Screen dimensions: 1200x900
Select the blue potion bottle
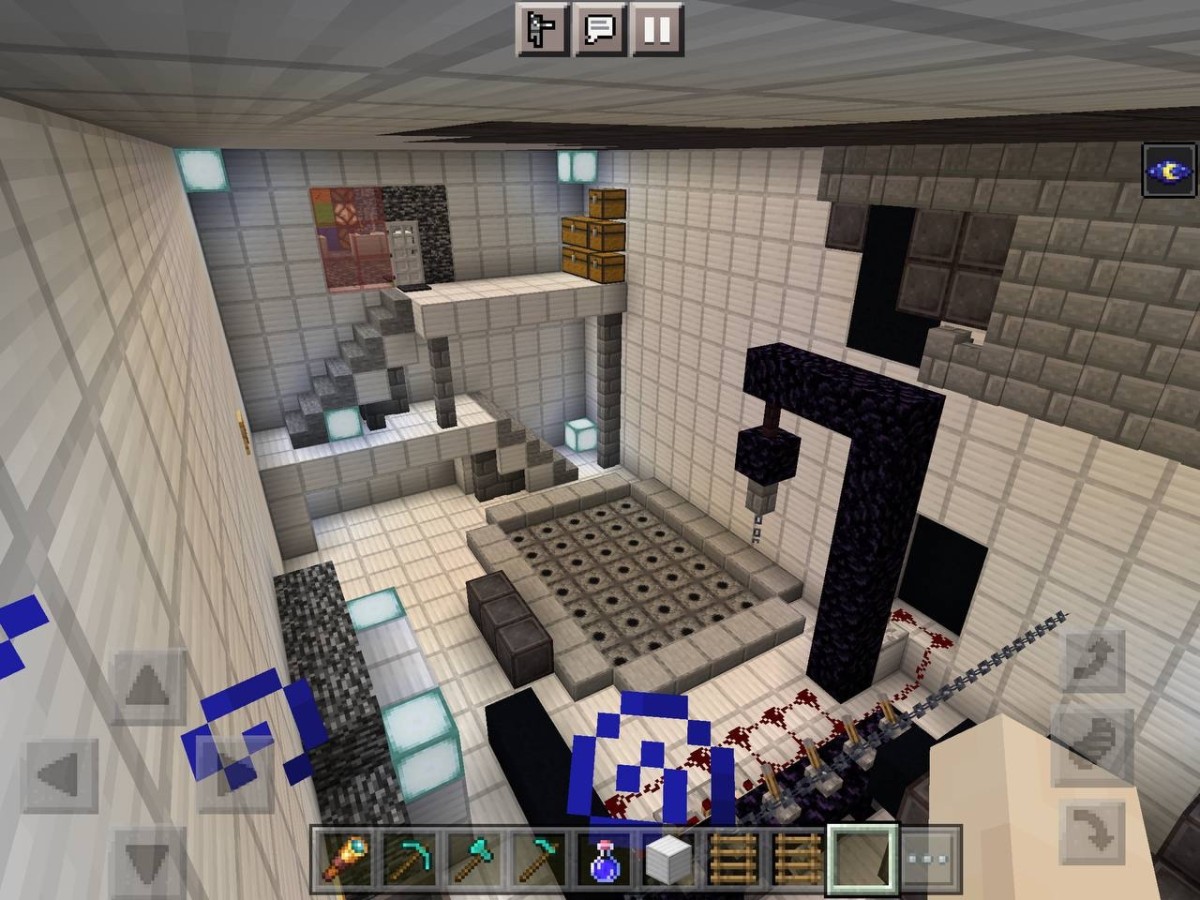click(x=604, y=859)
